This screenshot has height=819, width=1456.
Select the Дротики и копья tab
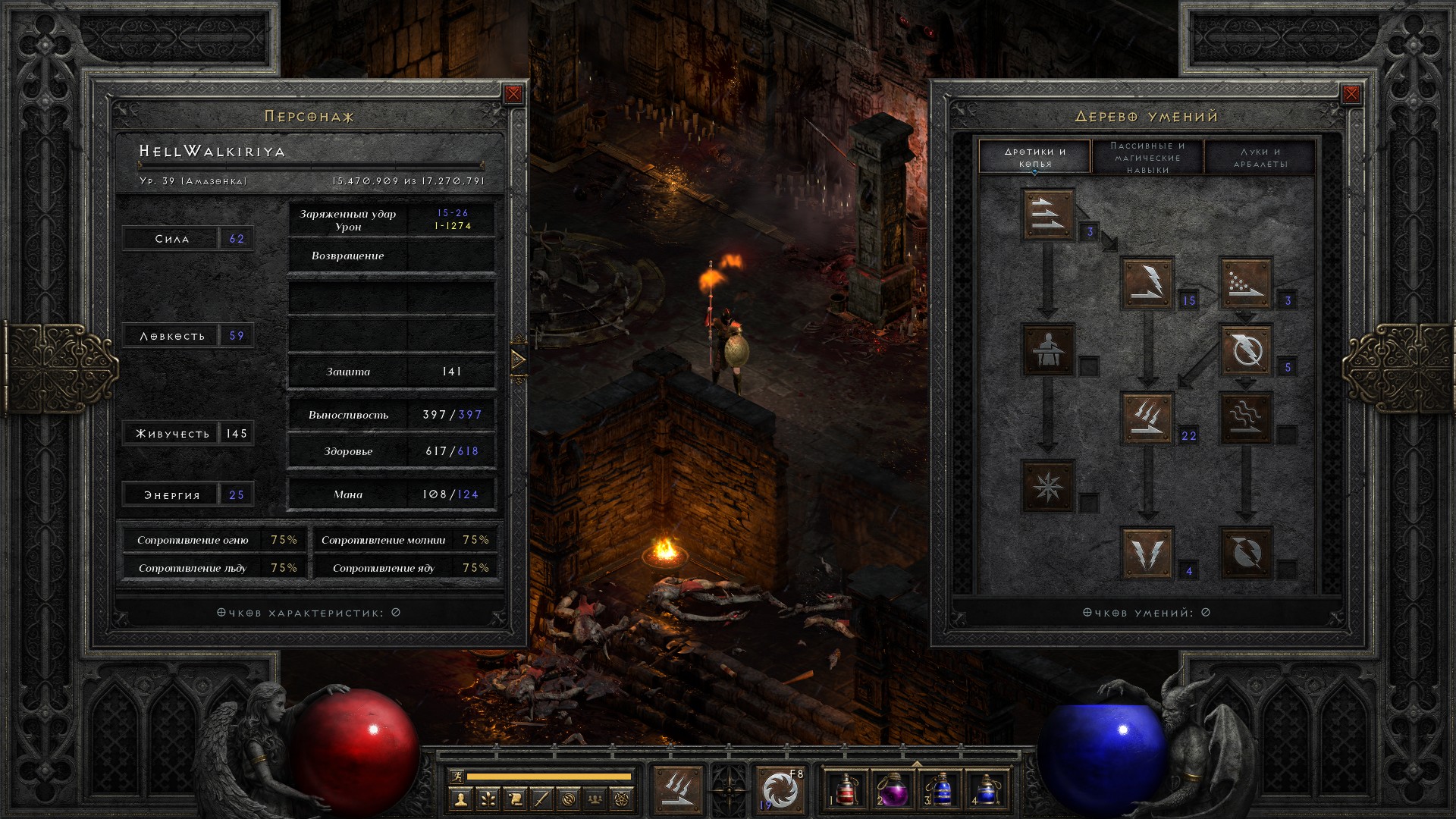[1035, 157]
